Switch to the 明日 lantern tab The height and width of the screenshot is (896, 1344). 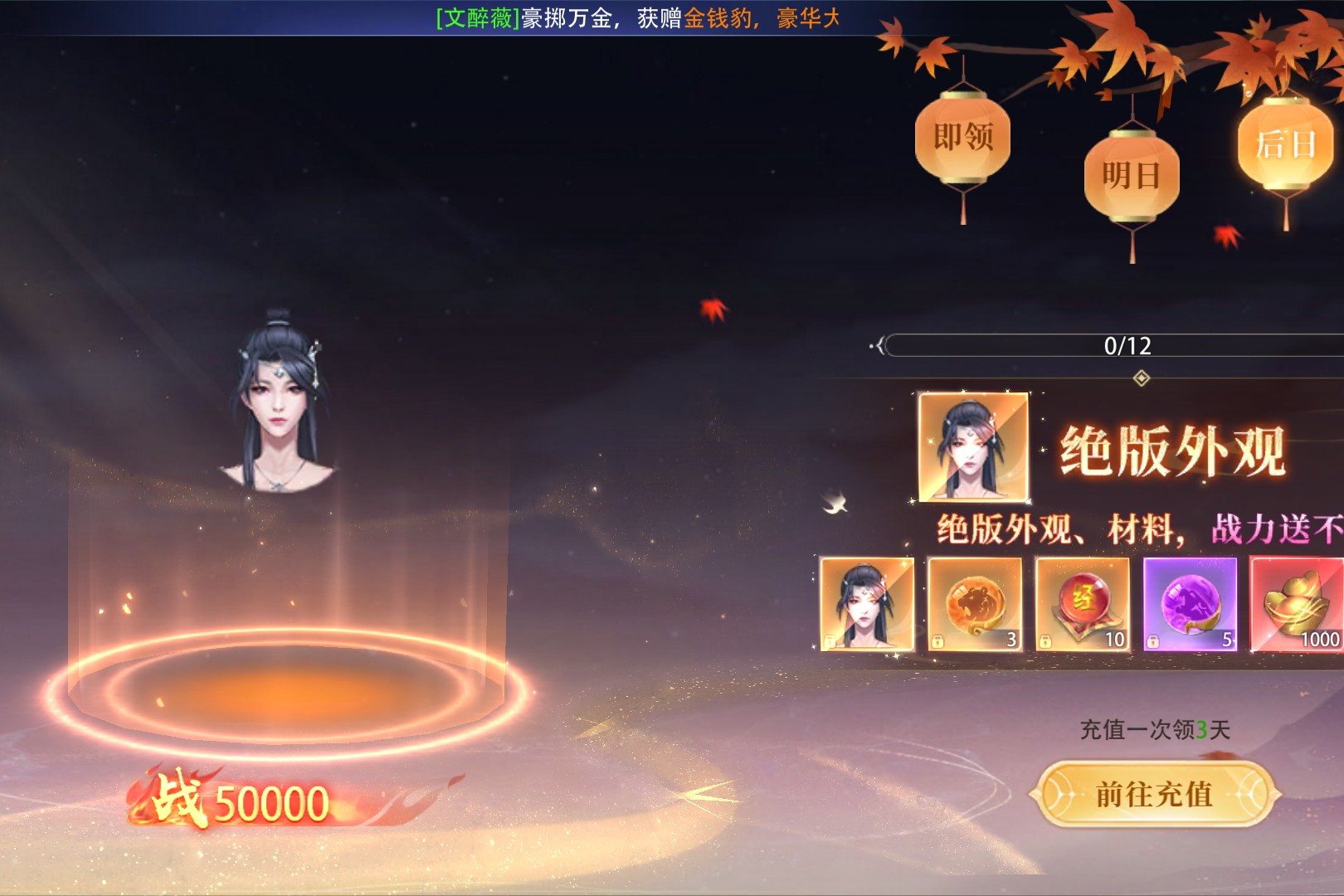(x=1132, y=176)
